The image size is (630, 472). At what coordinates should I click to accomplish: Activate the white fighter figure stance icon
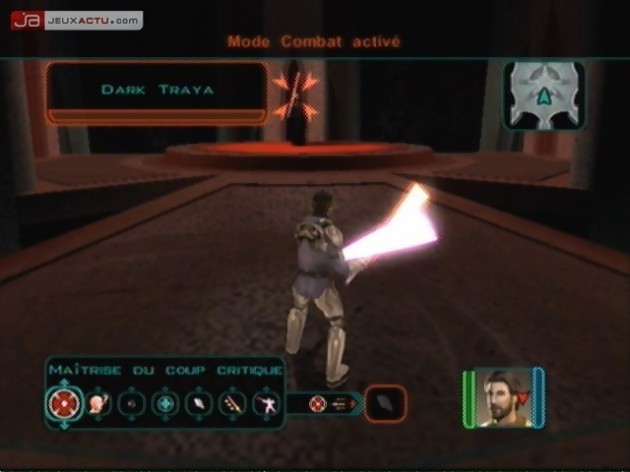[267, 404]
